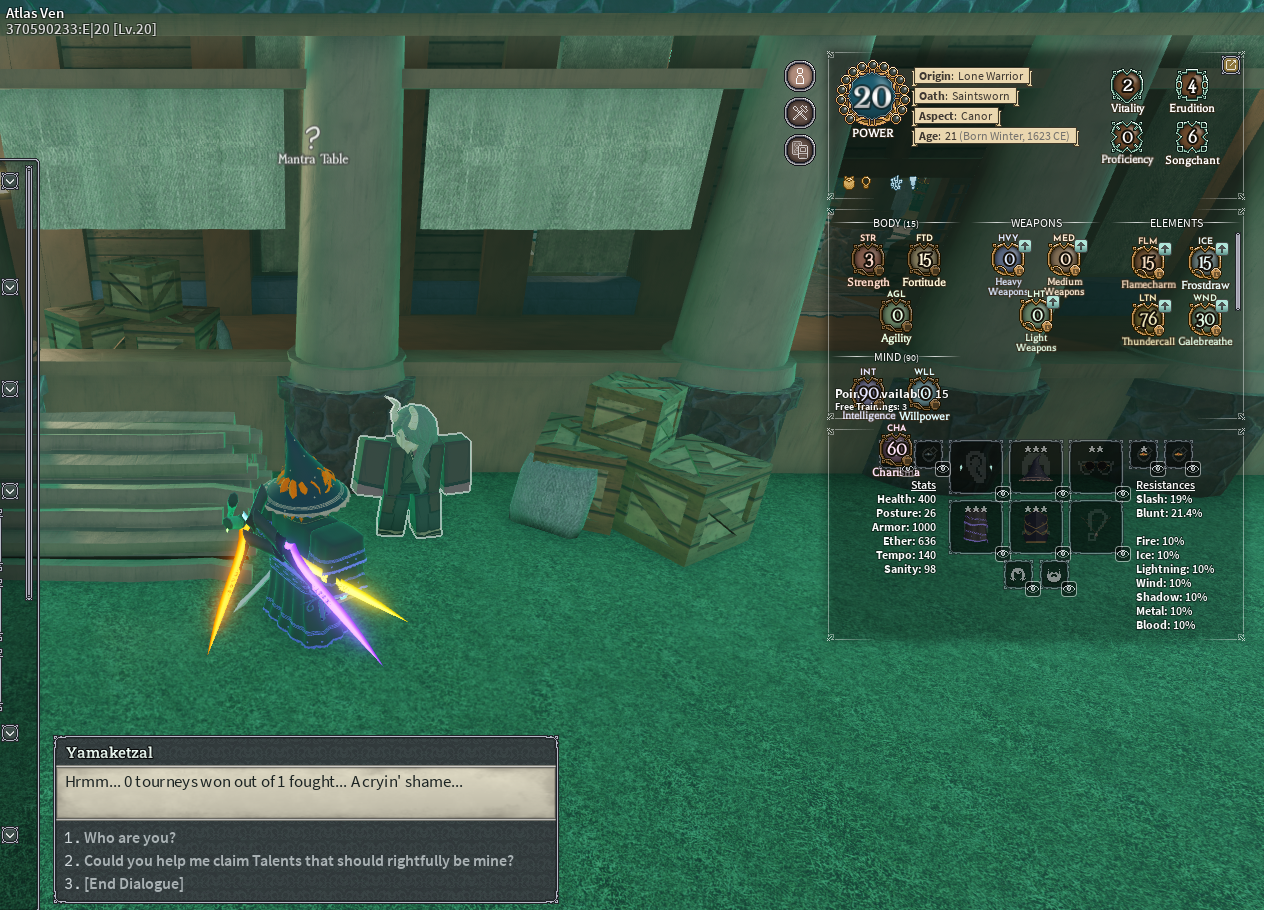This screenshot has height=910, width=1264.
Task: Raise the Medium Weapons stat
Action: coord(1081,246)
